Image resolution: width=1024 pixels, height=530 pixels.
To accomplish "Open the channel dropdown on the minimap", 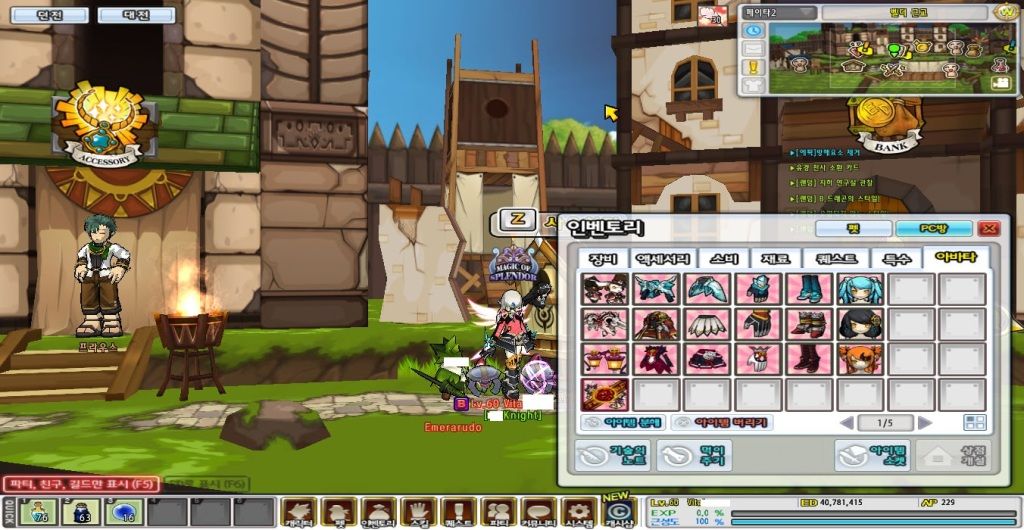I will click(778, 12).
